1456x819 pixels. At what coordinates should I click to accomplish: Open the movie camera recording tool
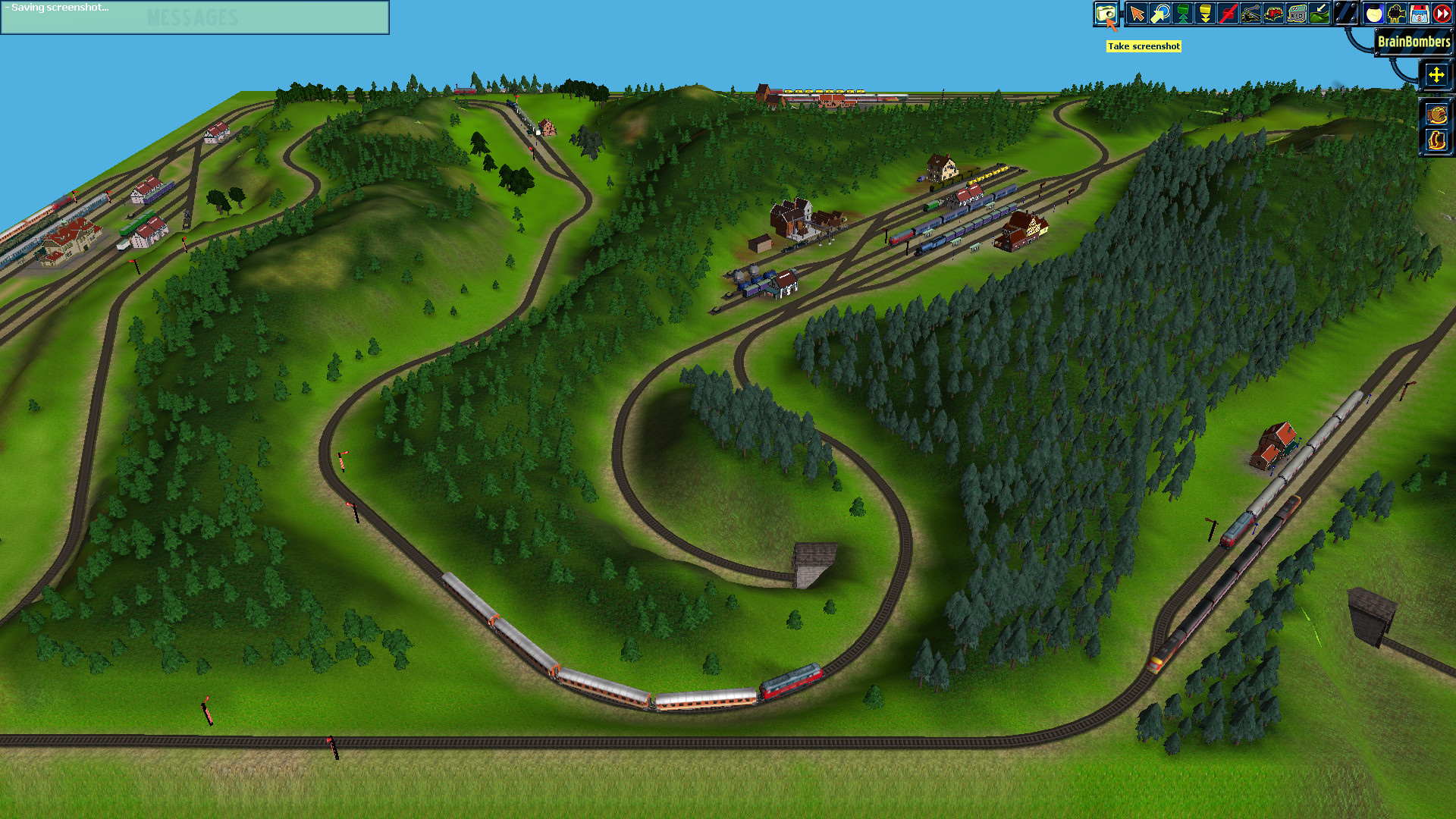tap(1395, 13)
